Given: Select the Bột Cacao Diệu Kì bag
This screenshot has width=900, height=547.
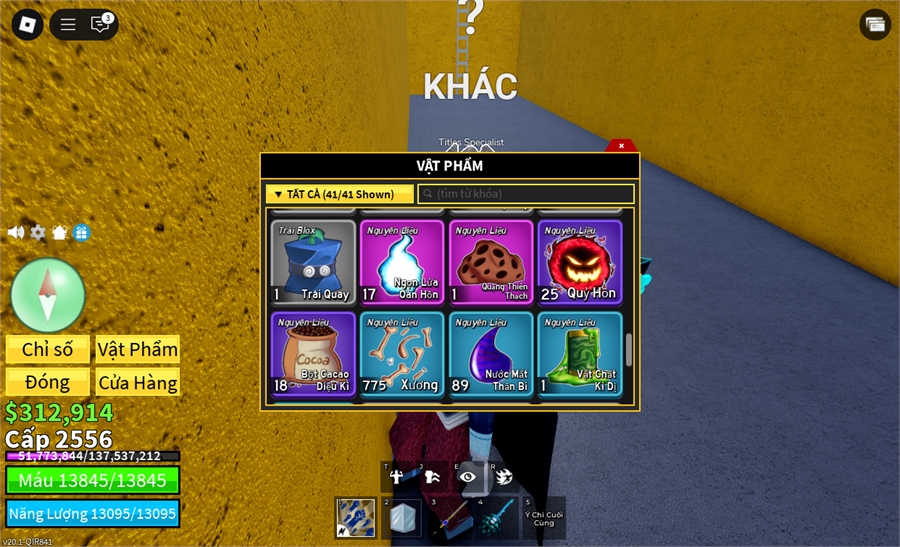Looking at the screenshot, I should click(x=313, y=354).
